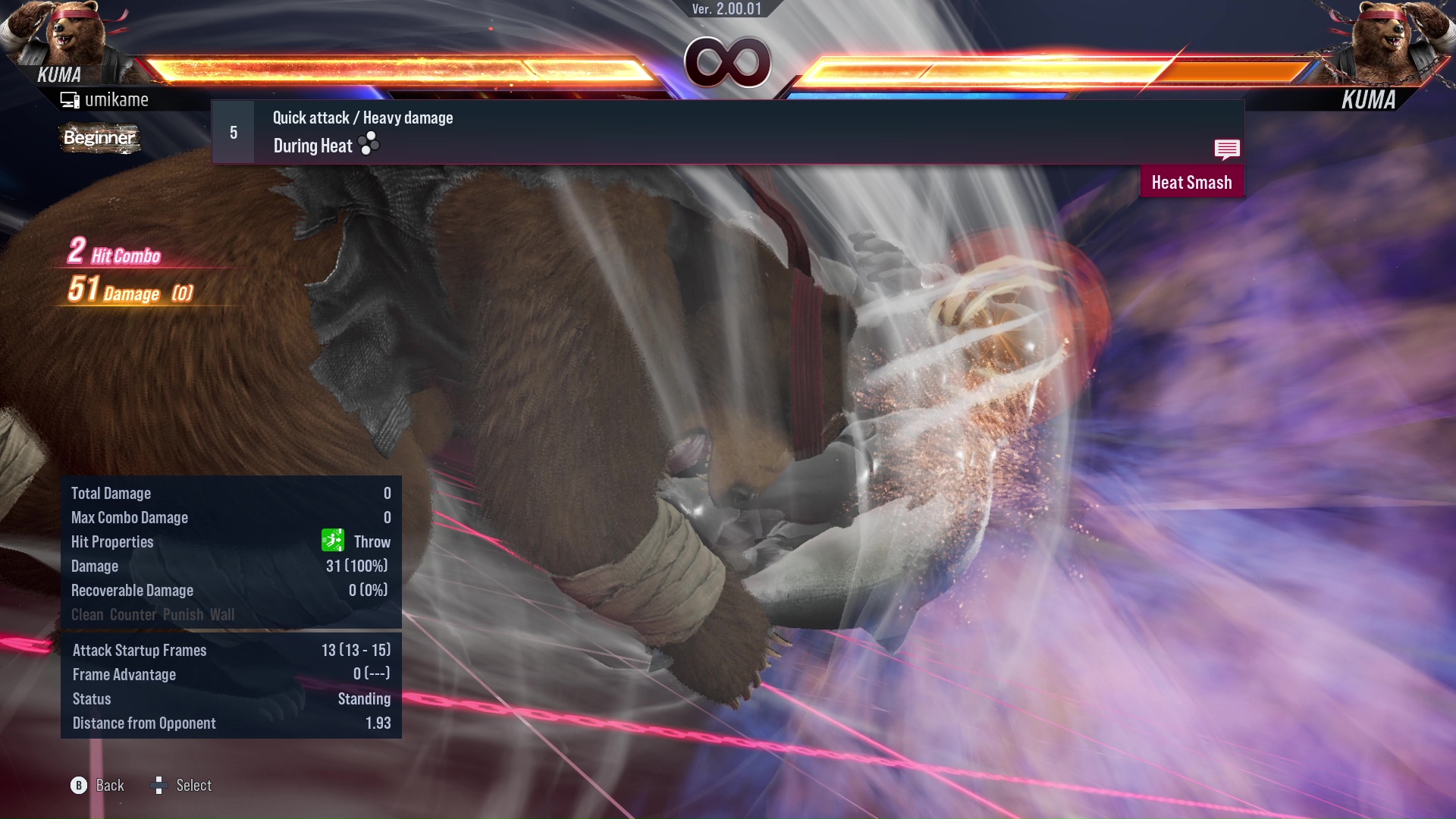
Task: Click the d-pad Select prompt icon
Action: tap(159, 786)
